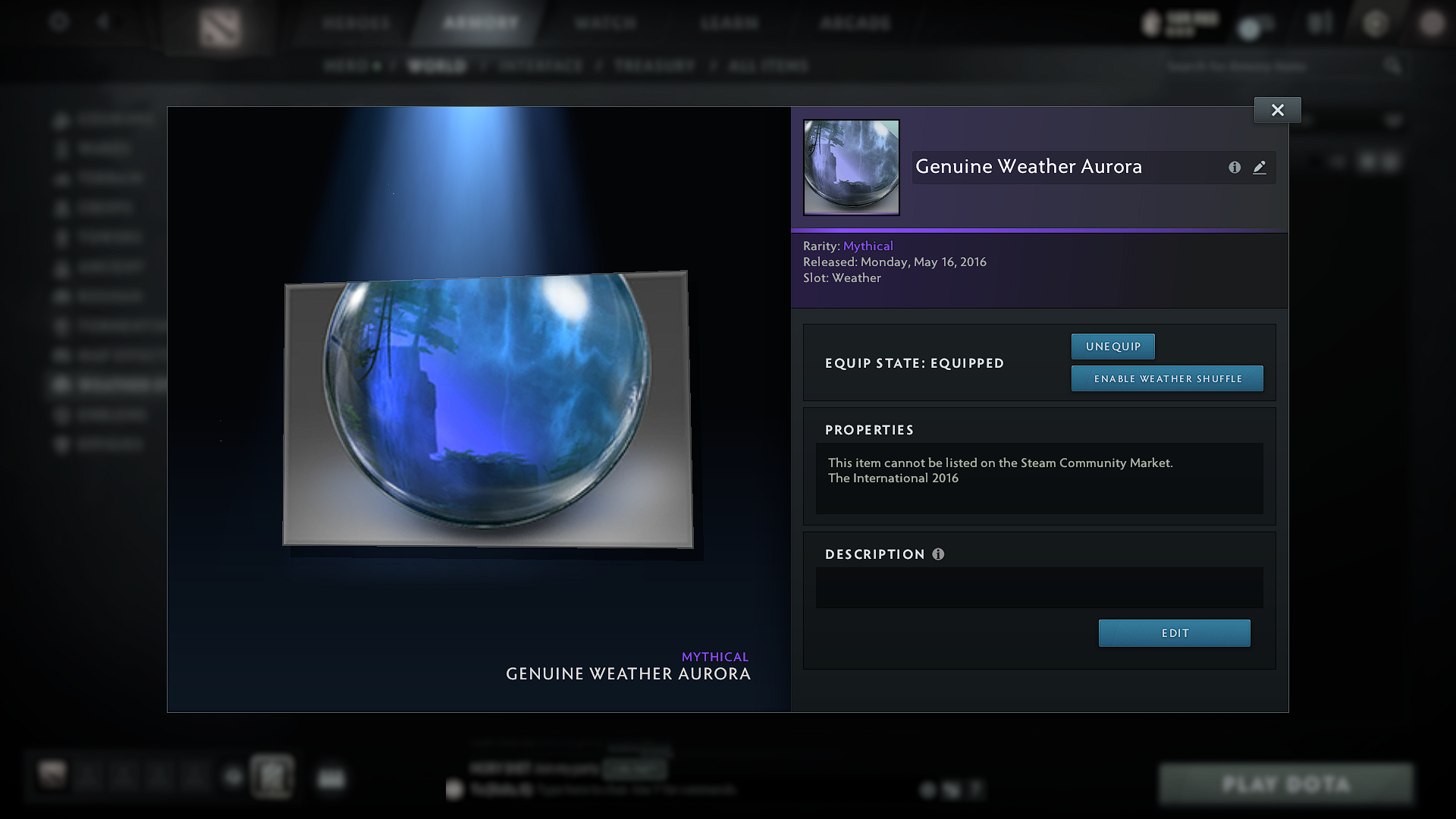Click the UNEQUIP button
Image resolution: width=1456 pixels, height=819 pixels.
[x=1112, y=347]
